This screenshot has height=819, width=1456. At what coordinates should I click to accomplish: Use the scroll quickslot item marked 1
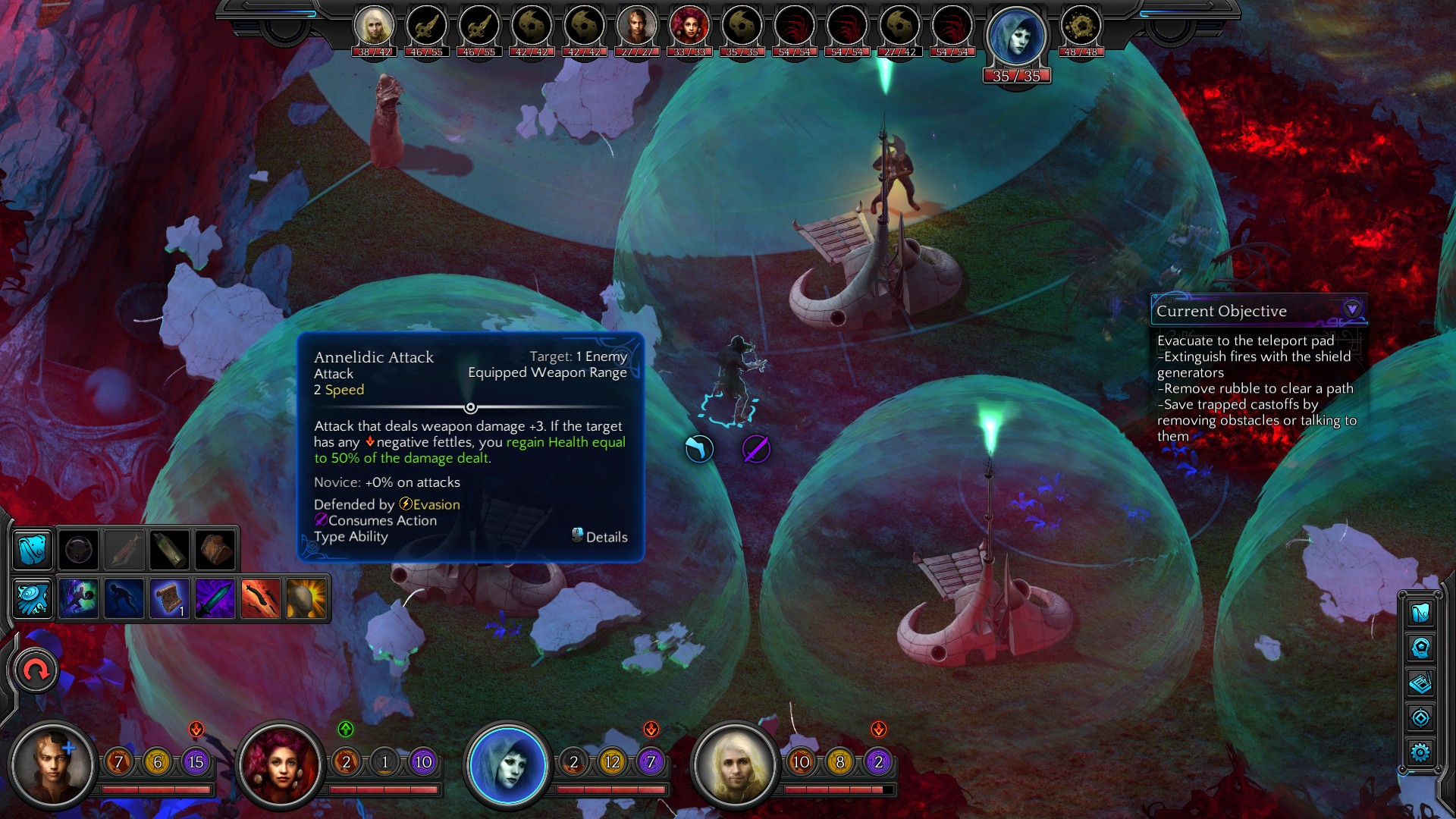170,598
